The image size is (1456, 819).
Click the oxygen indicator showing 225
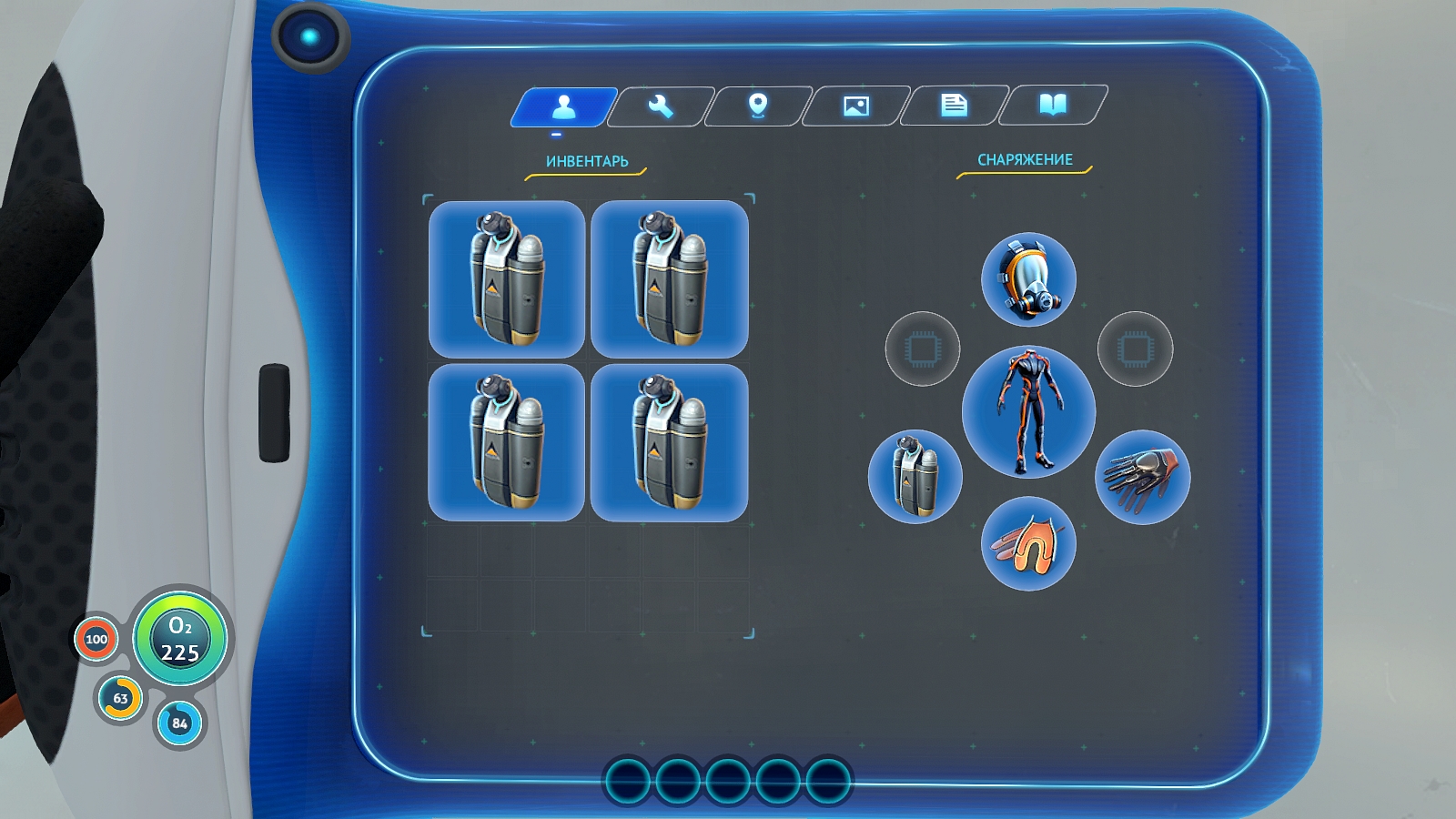(x=181, y=638)
